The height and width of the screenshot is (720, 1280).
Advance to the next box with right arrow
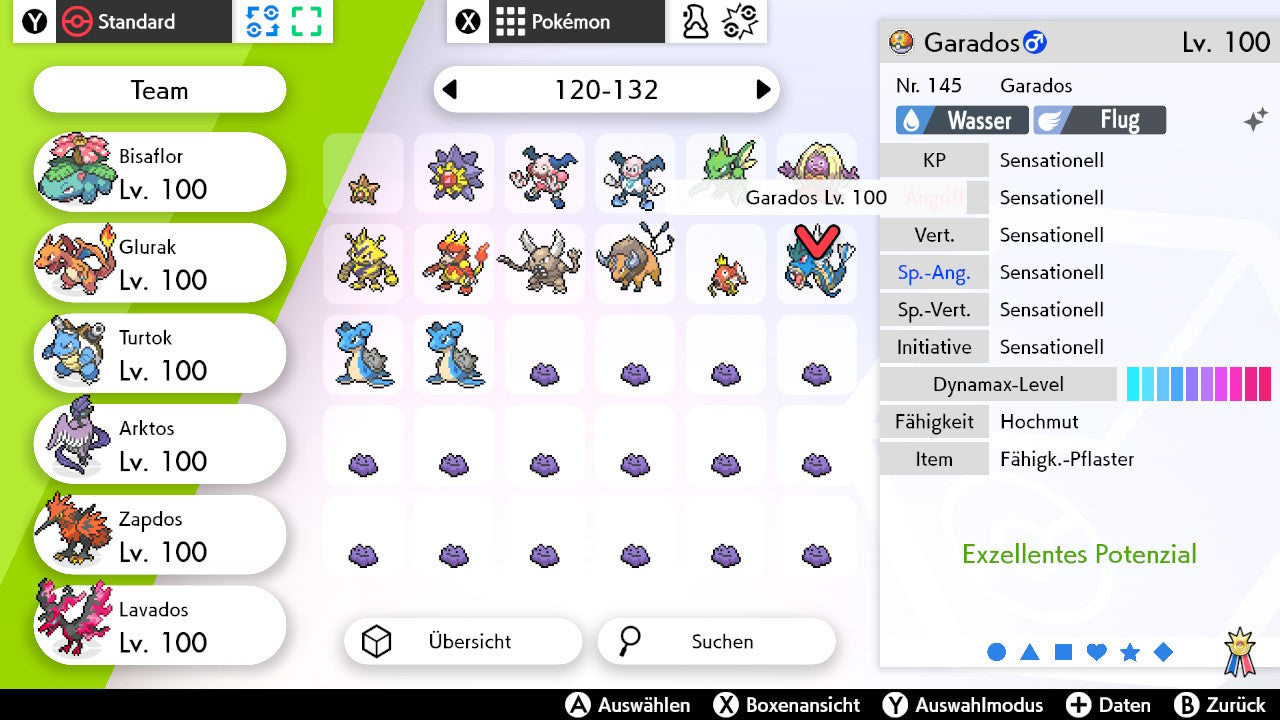point(764,89)
